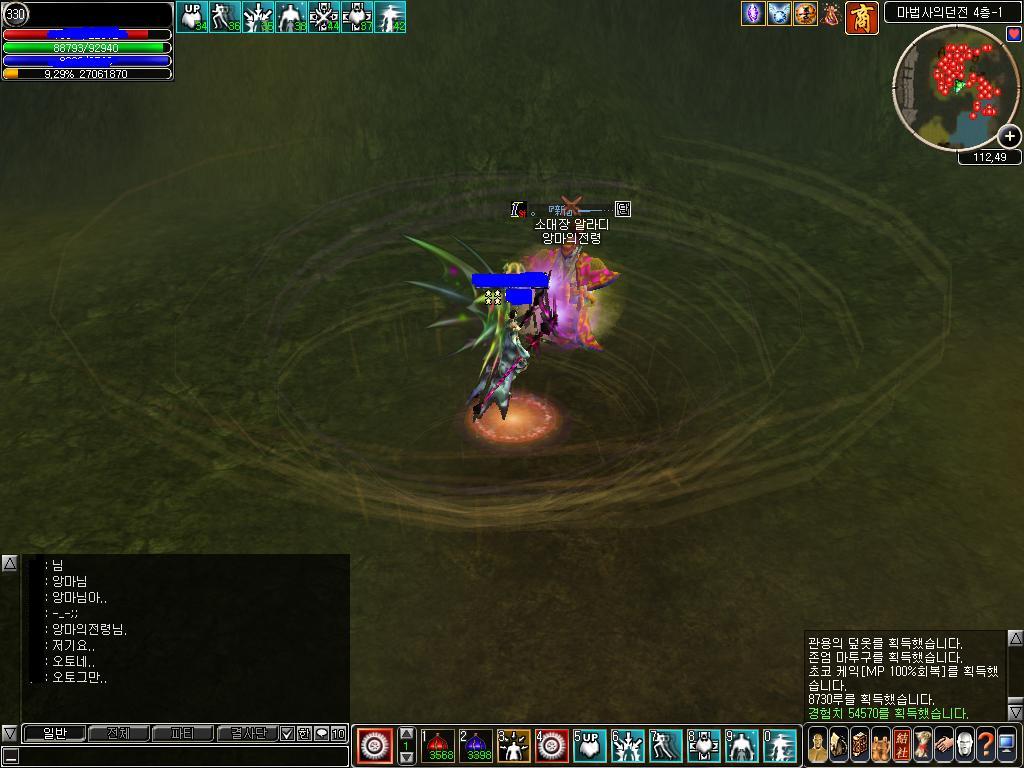Viewport: 1024px width, 768px height.
Task: Select the 결사단 chat tab
Action: tap(246, 734)
